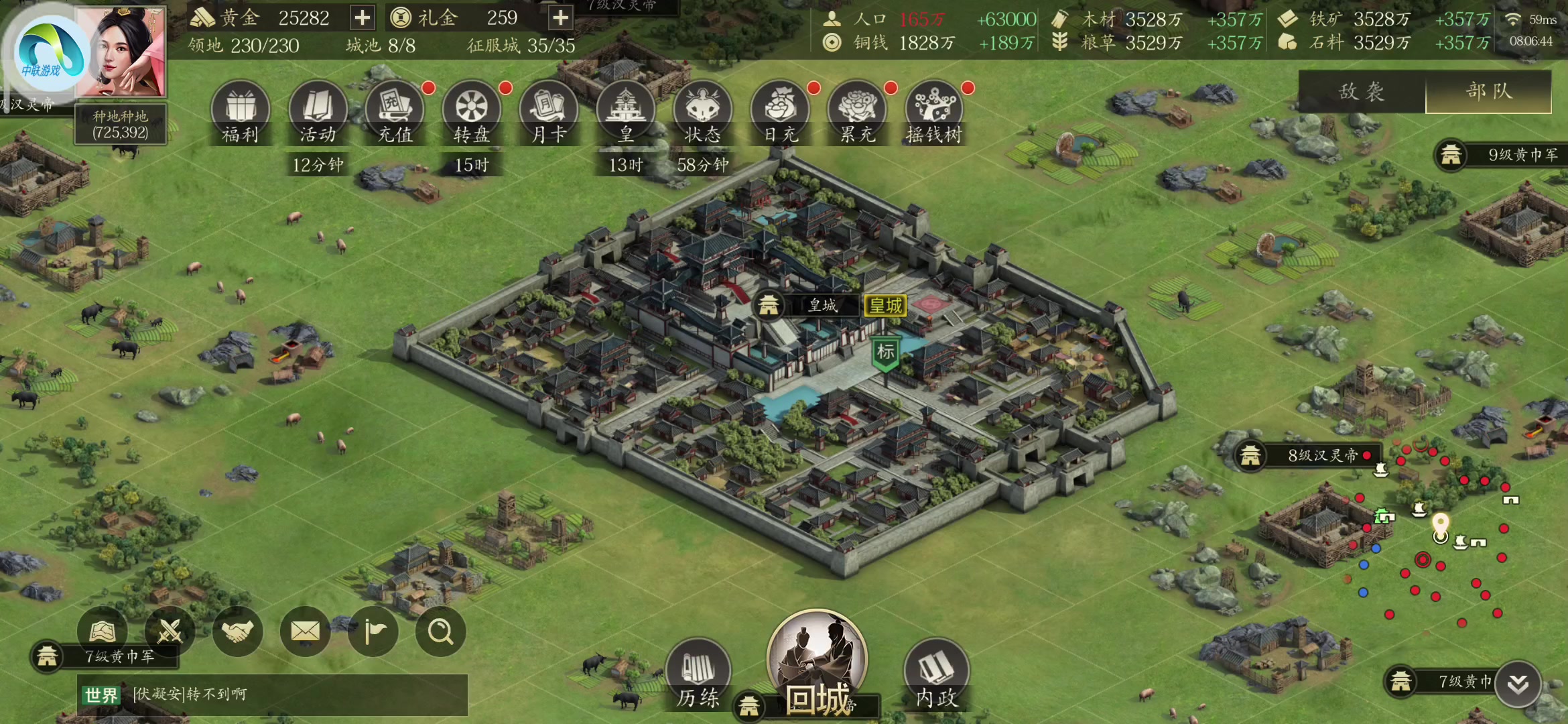1568x724 pixels.
Task: Check the 状态 status icon
Action: tap(703, 112)
